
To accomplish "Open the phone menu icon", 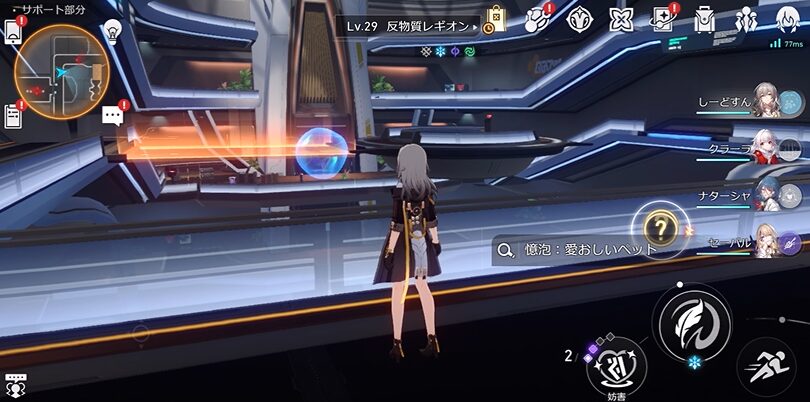I will pyautogui.click(x=14, y=30).
